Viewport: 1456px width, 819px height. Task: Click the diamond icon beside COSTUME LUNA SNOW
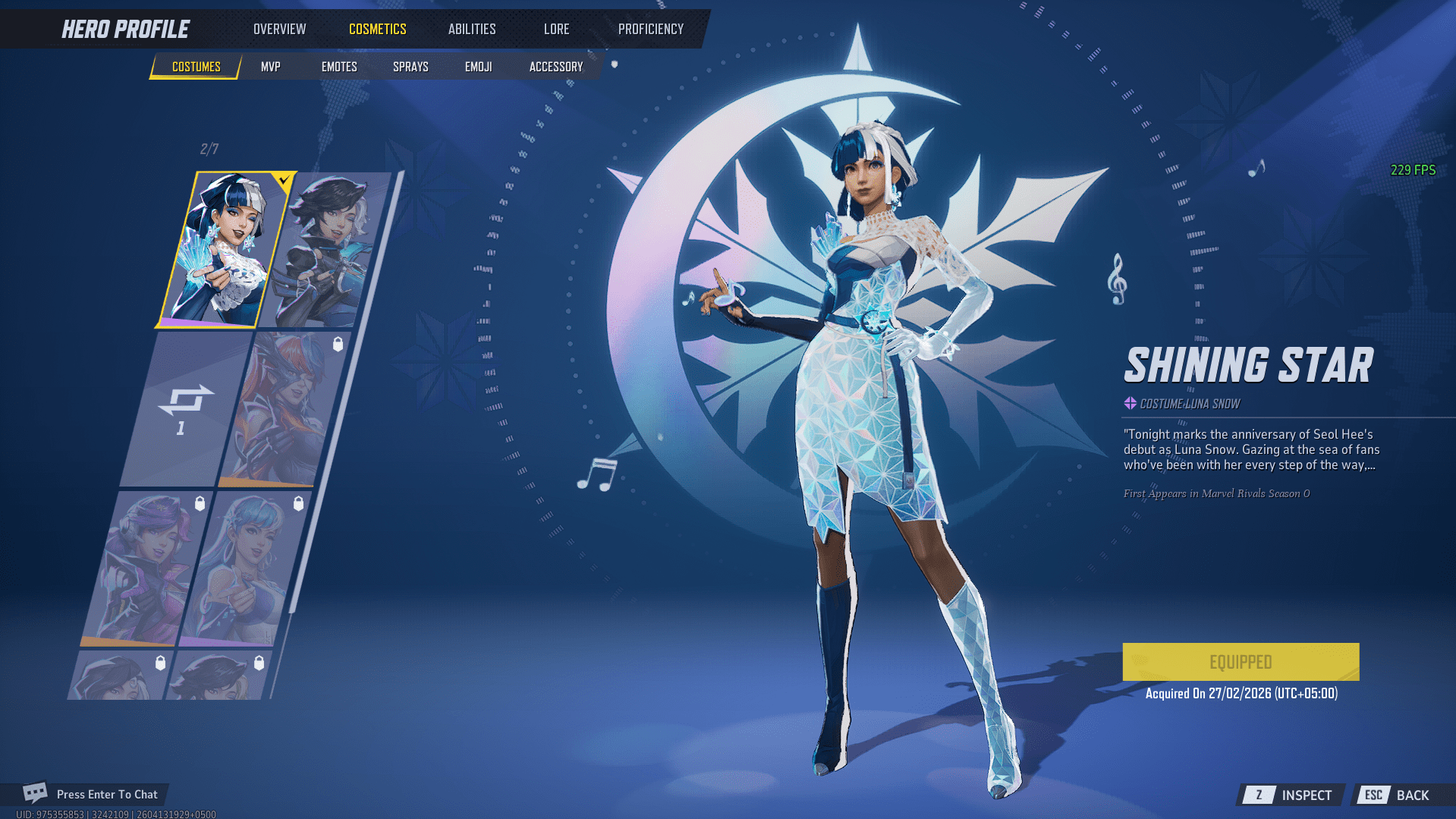click(x=1129, y=404)
